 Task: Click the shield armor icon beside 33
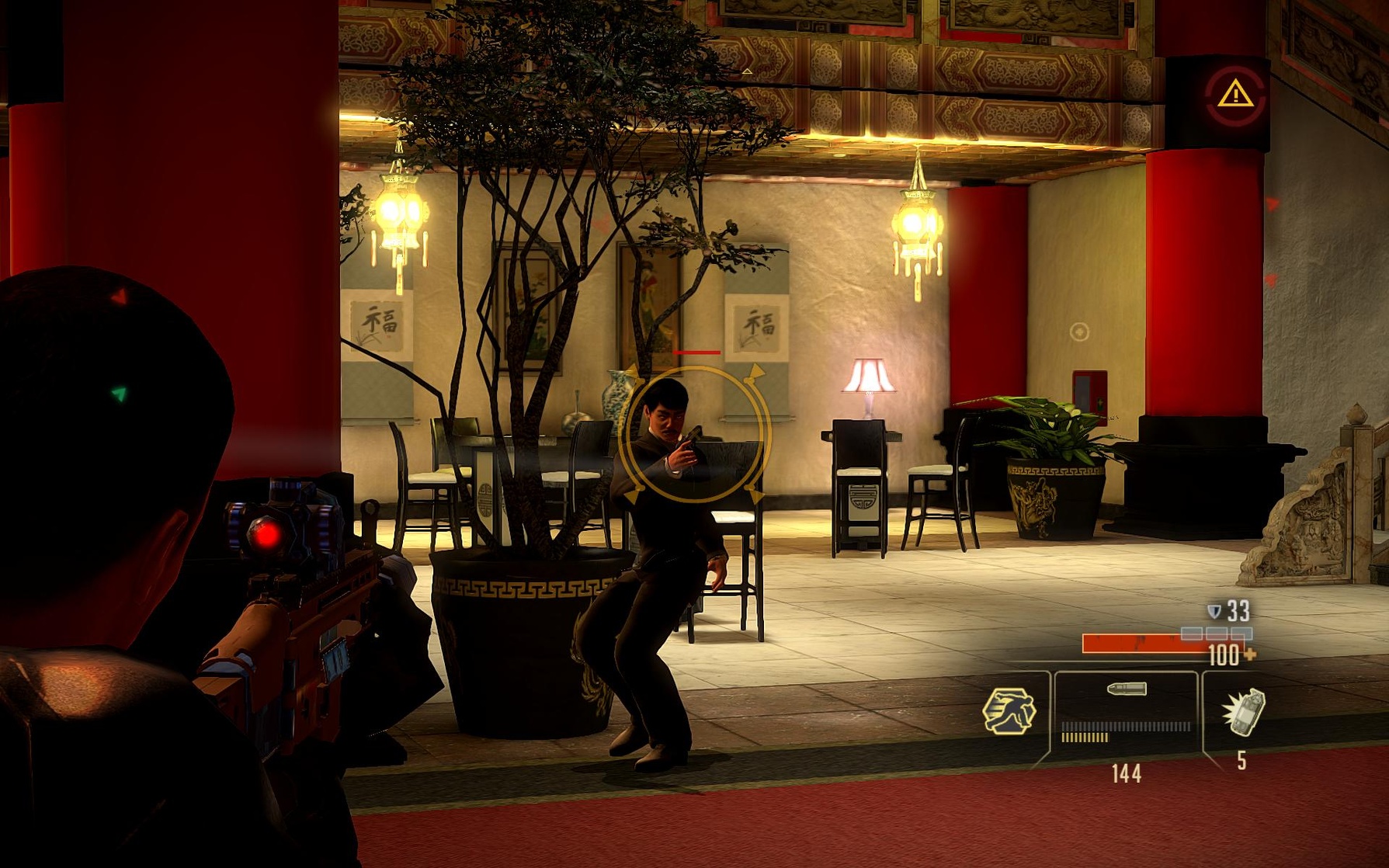(1214, 612)
